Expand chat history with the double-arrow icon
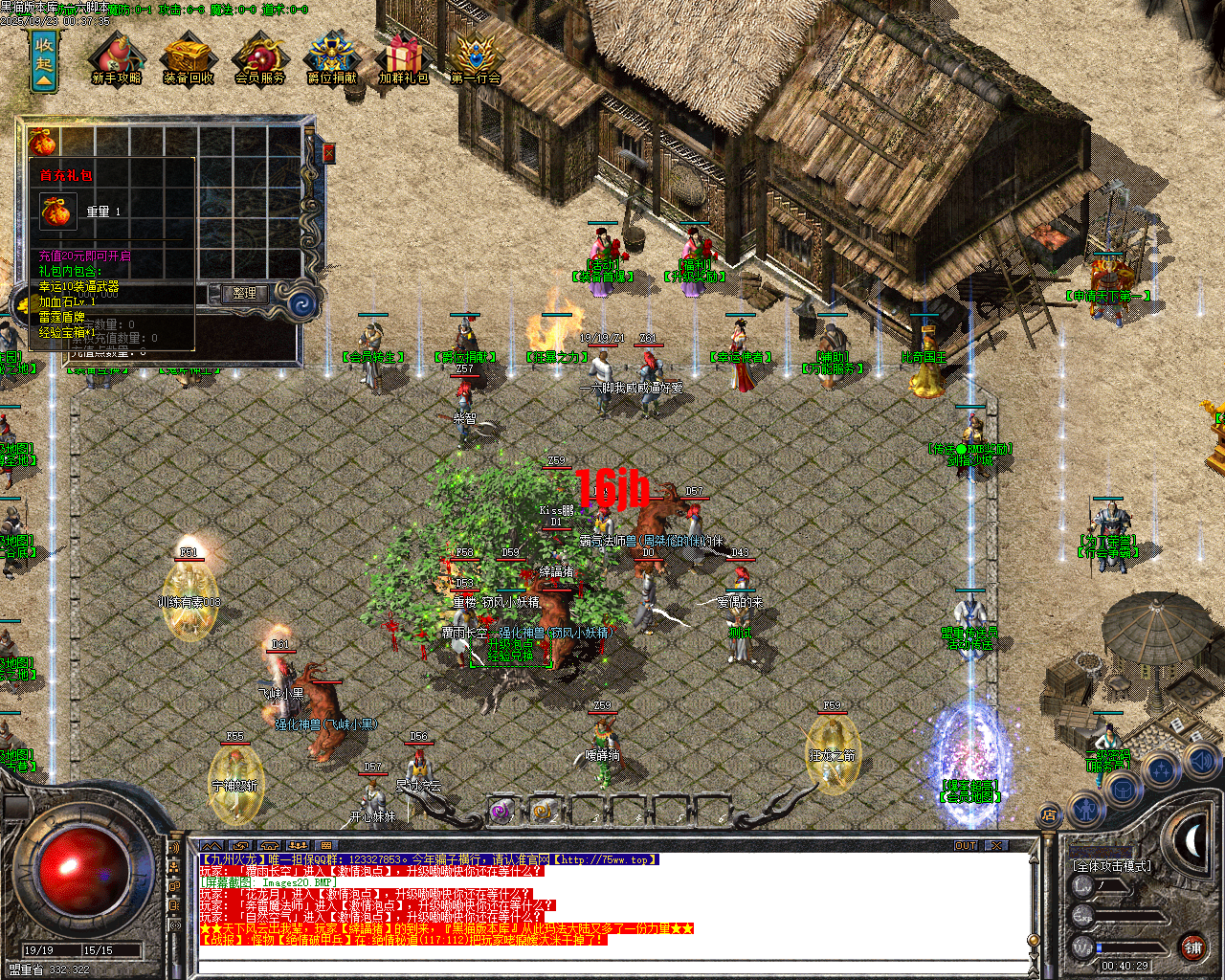Screen dimensions: 1225x980 pos(212,845)
